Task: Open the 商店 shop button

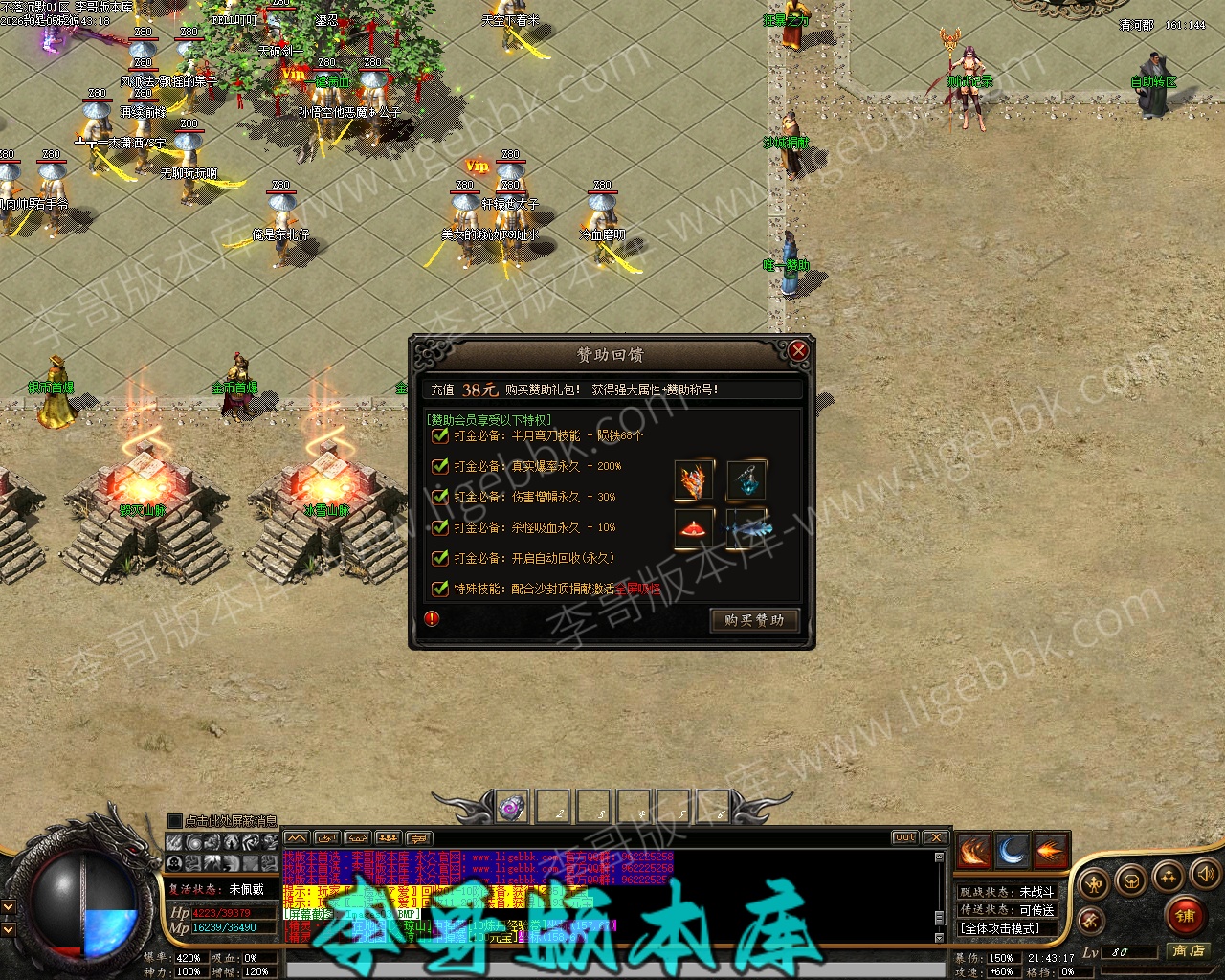Action: click(x=1188, y=951)
